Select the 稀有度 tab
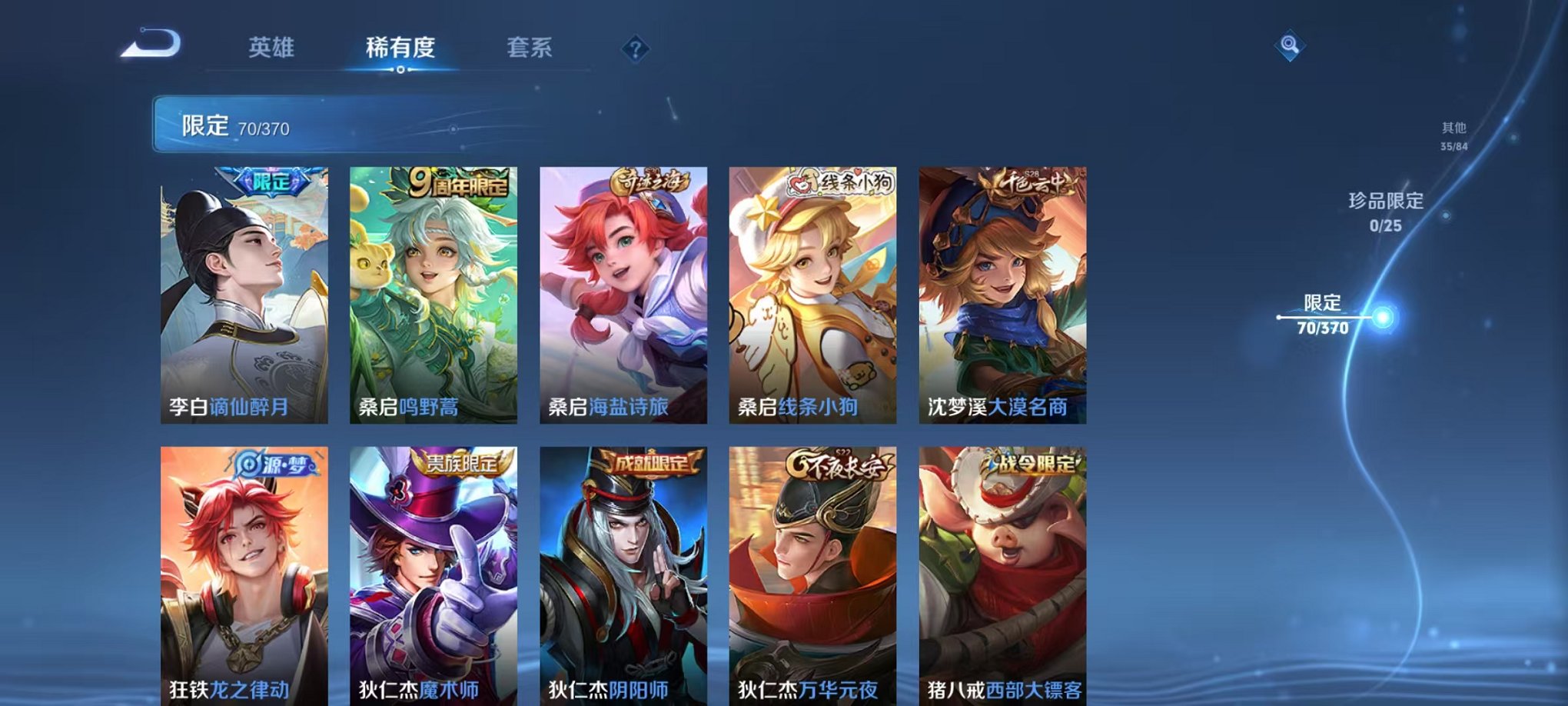Viewport: 1568px width, 706px height. pyautogui.click(x=399, y=48)
